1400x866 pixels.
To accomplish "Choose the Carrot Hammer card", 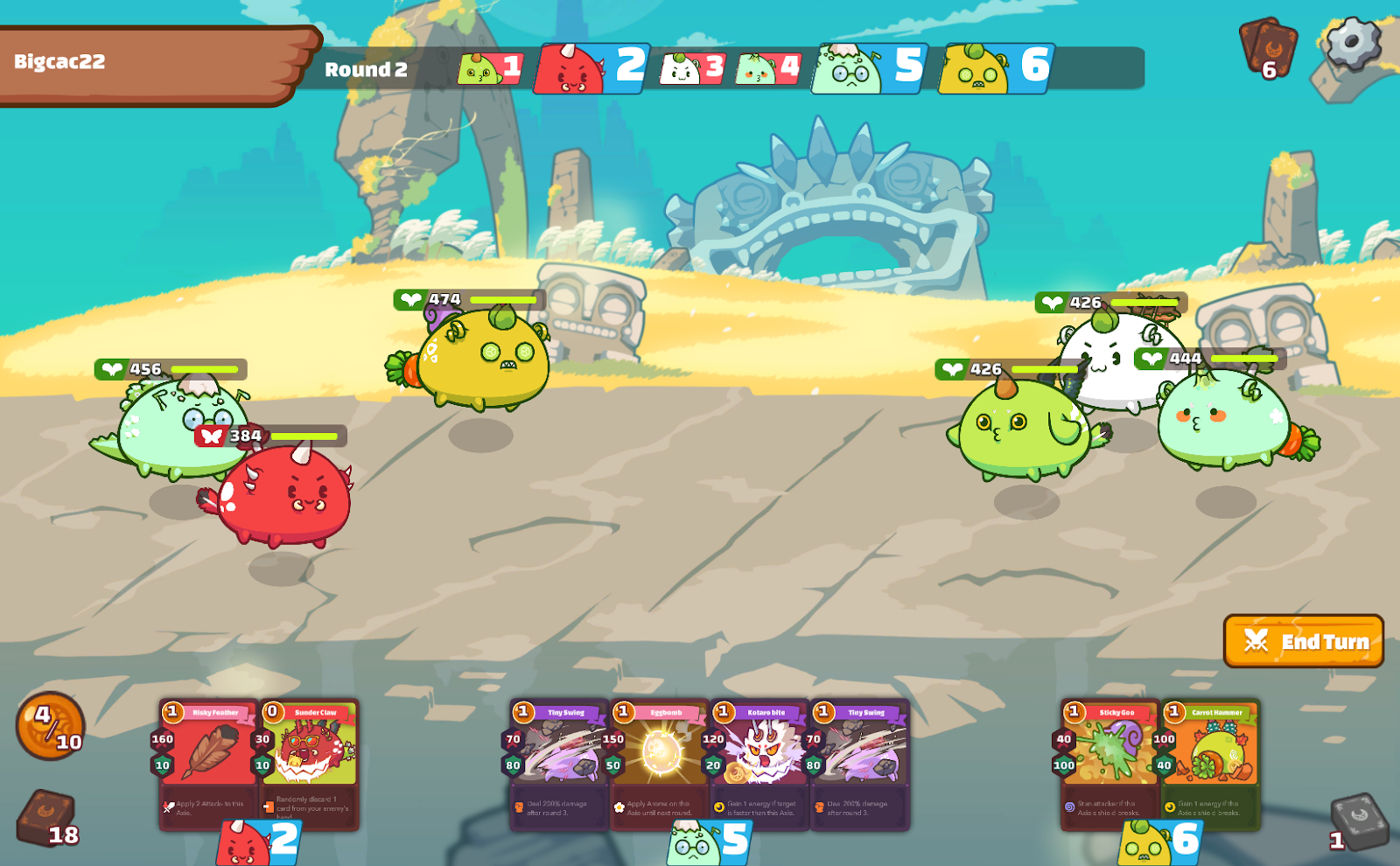I will 1211,763.
